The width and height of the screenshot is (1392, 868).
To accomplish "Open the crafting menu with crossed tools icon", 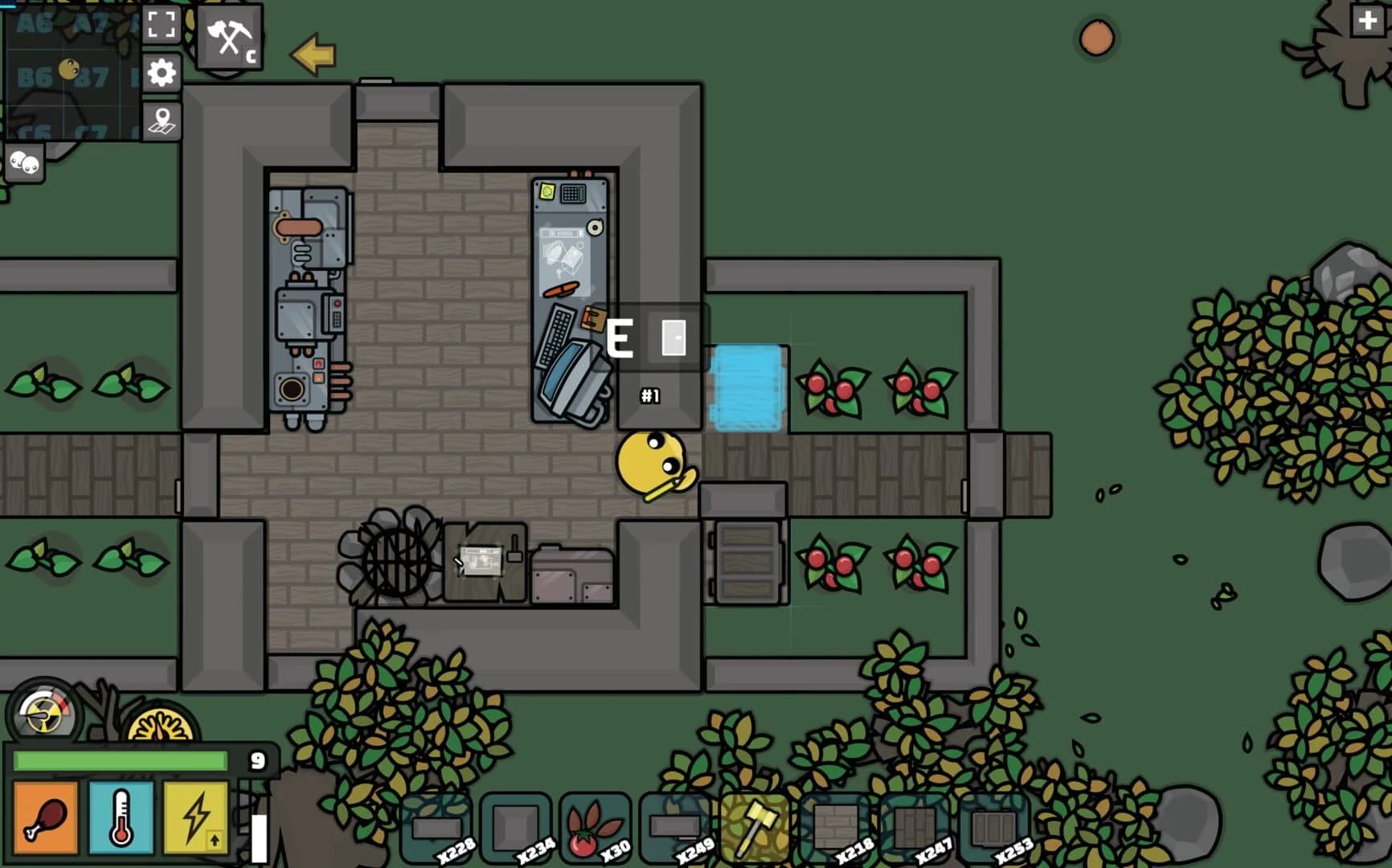I will pyautogui.click(x=227, y=36).
